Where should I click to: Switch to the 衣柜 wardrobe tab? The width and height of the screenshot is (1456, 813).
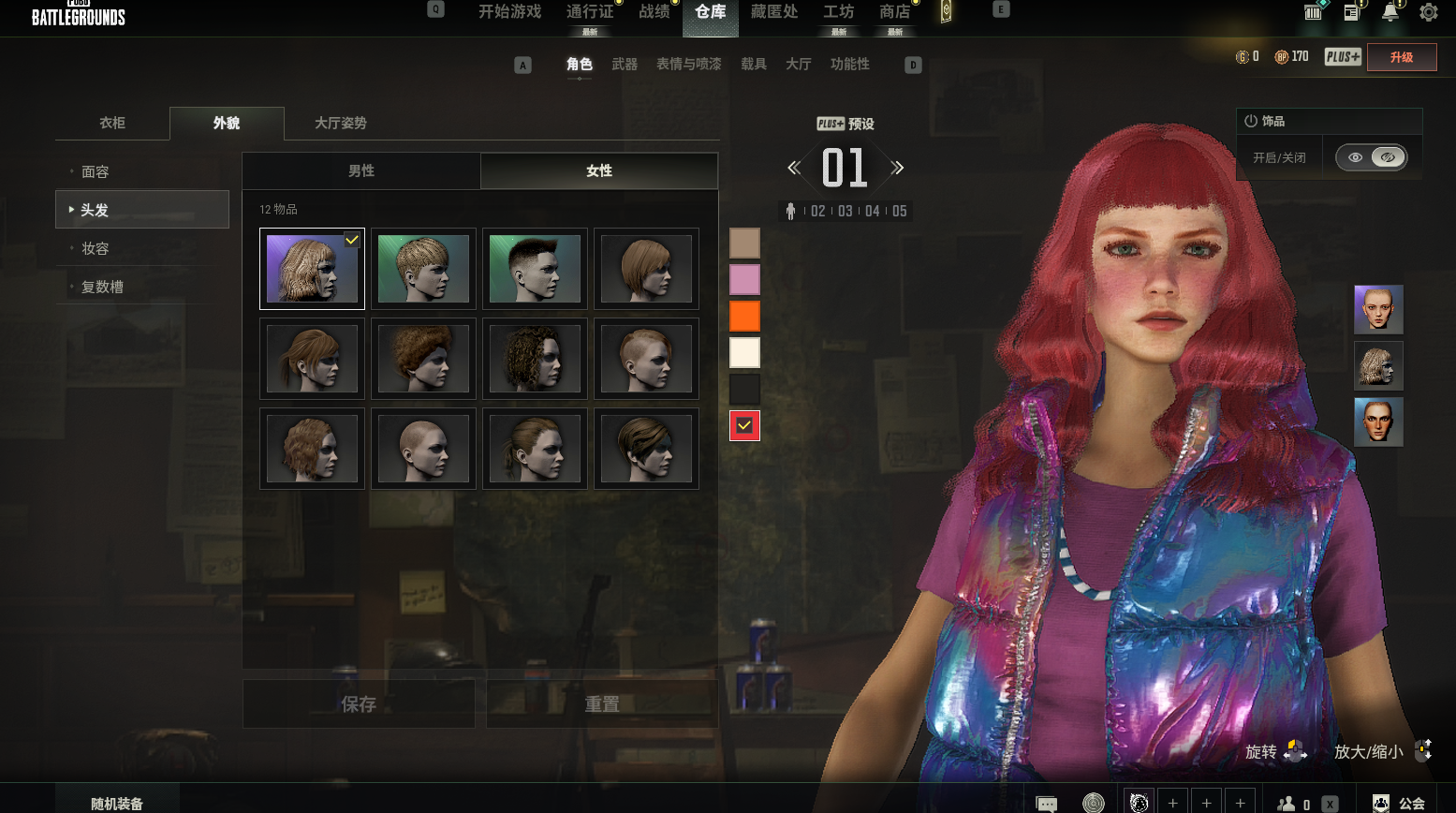[112, 123]
